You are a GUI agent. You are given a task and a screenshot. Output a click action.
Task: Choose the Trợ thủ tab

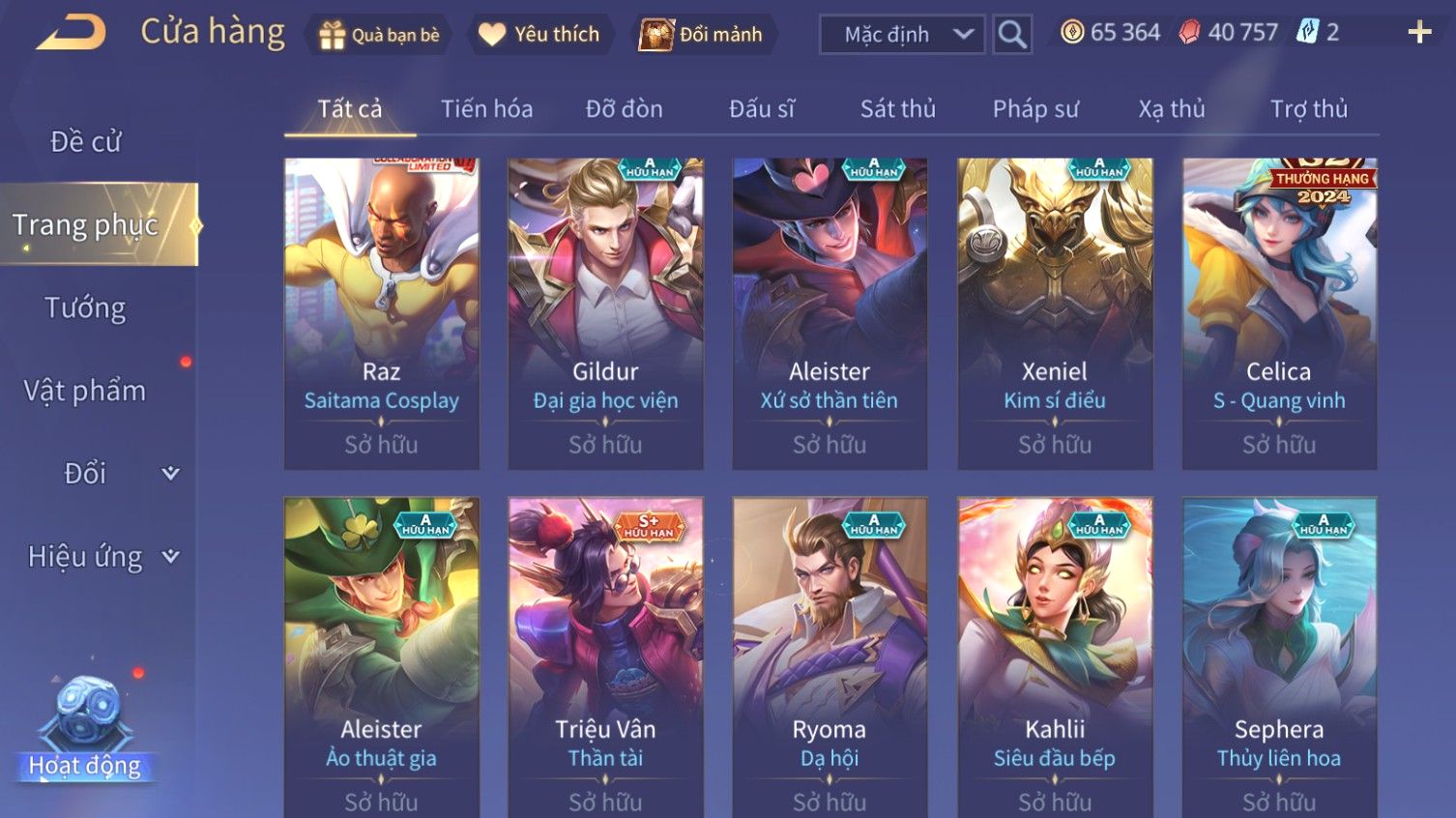tap(1308, 109)
